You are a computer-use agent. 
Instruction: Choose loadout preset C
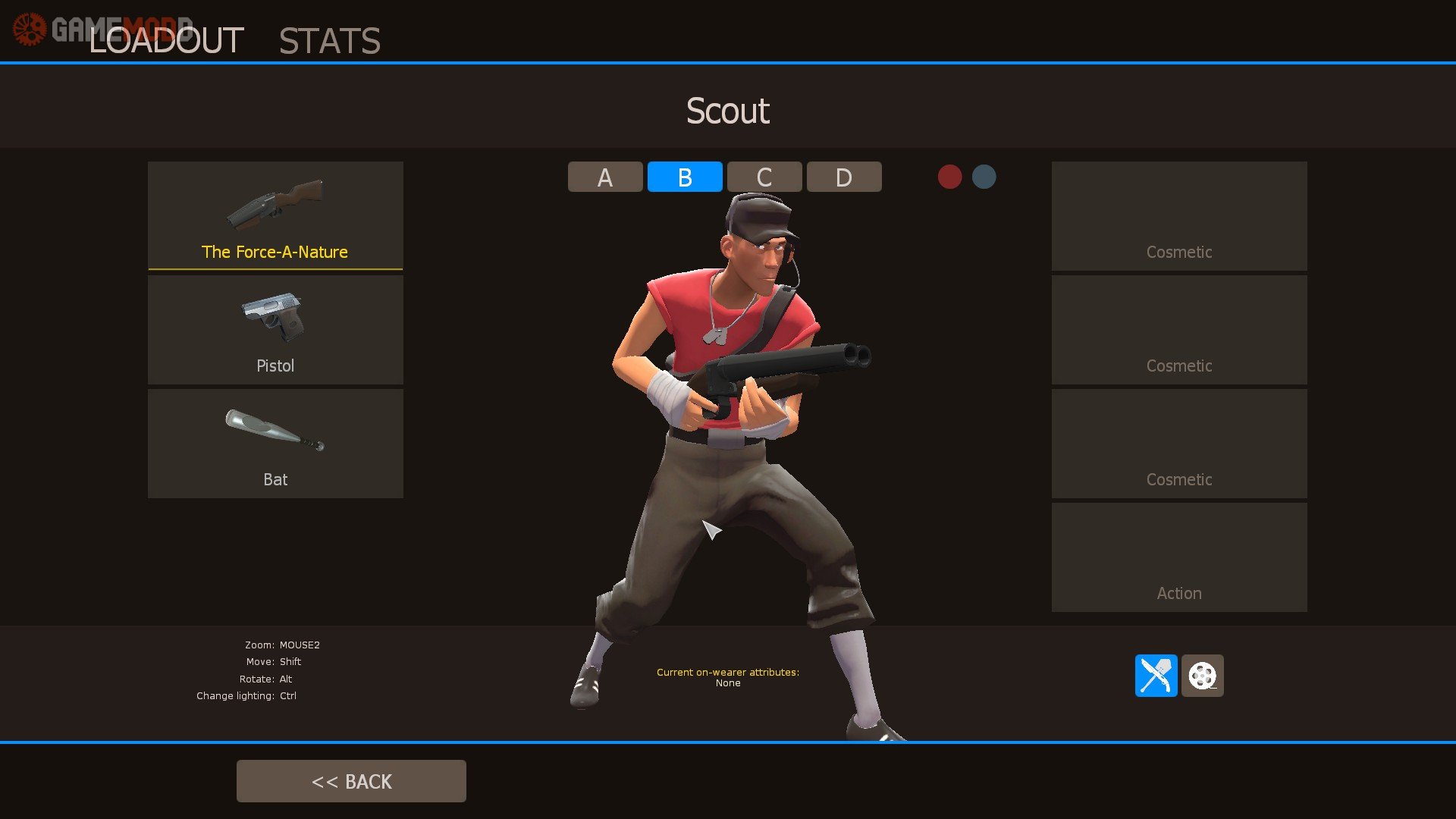[764, 177]
